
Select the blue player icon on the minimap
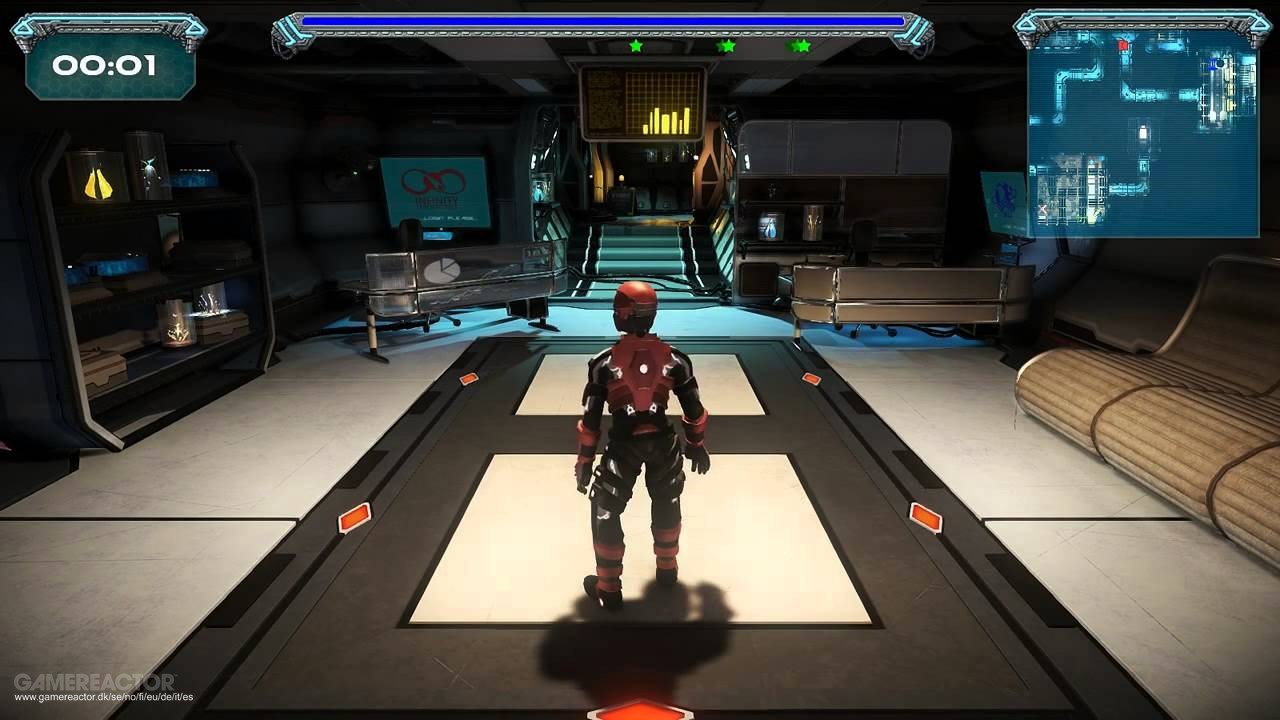[1212, 65]
